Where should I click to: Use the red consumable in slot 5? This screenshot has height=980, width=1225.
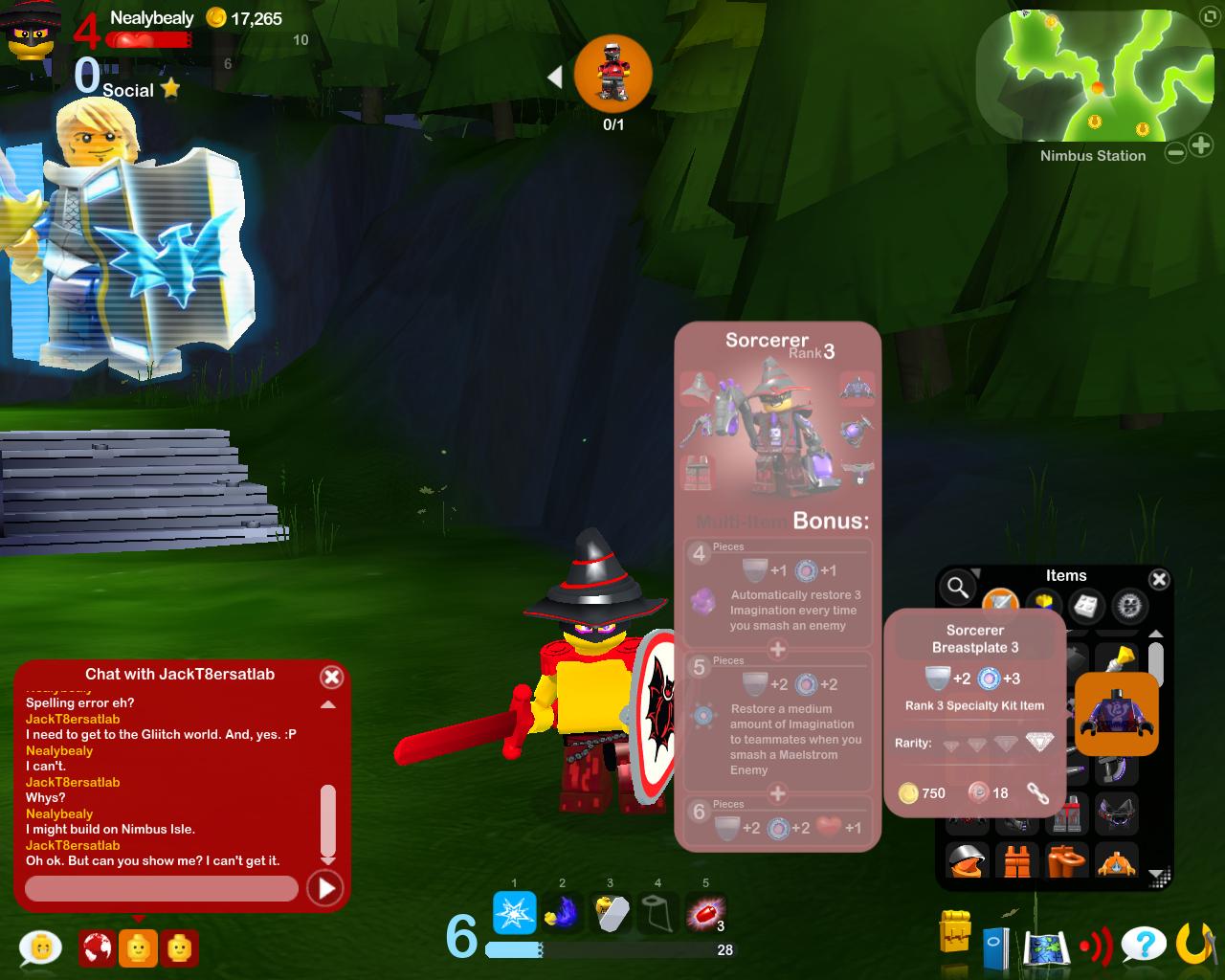click(705, 914)
